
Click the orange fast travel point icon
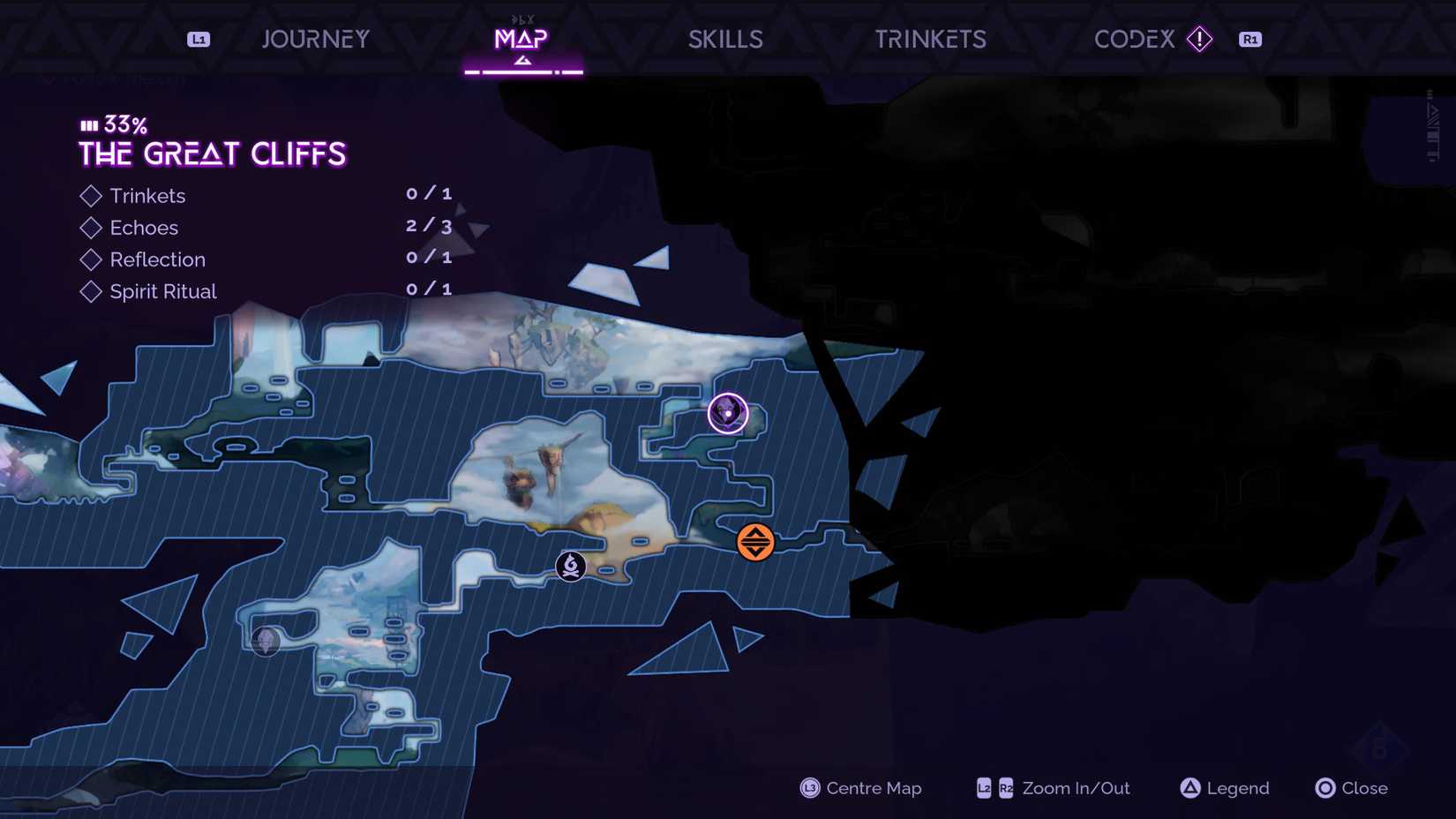[x=754, y=542]
